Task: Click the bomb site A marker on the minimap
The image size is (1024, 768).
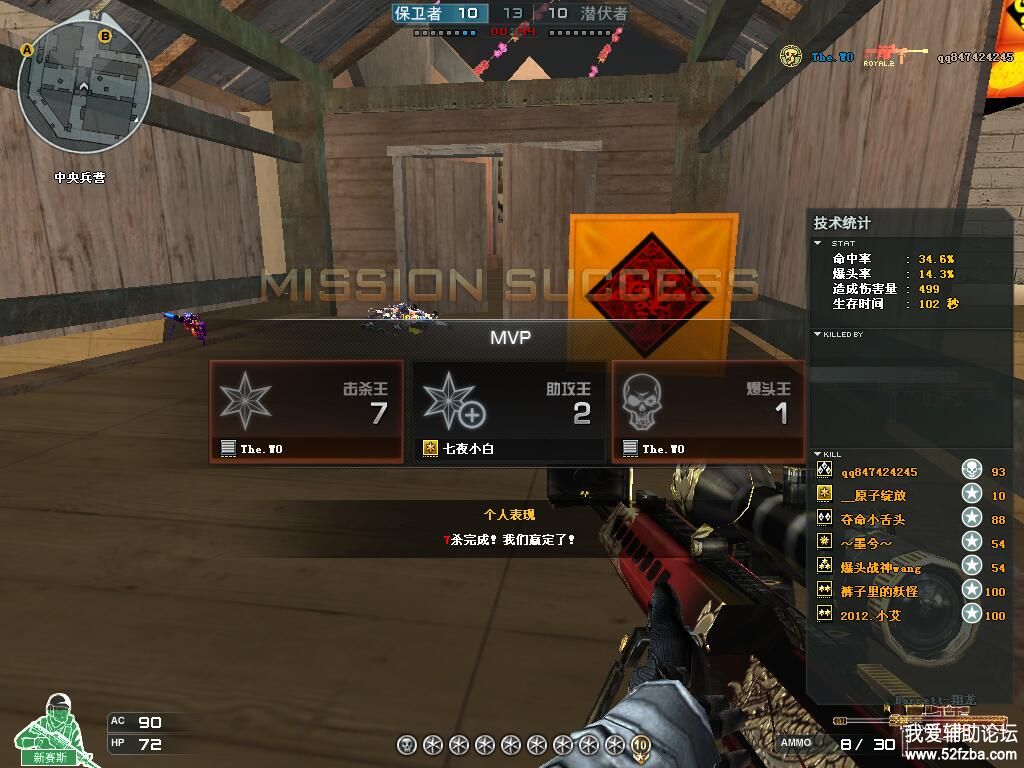Action: 27,49
